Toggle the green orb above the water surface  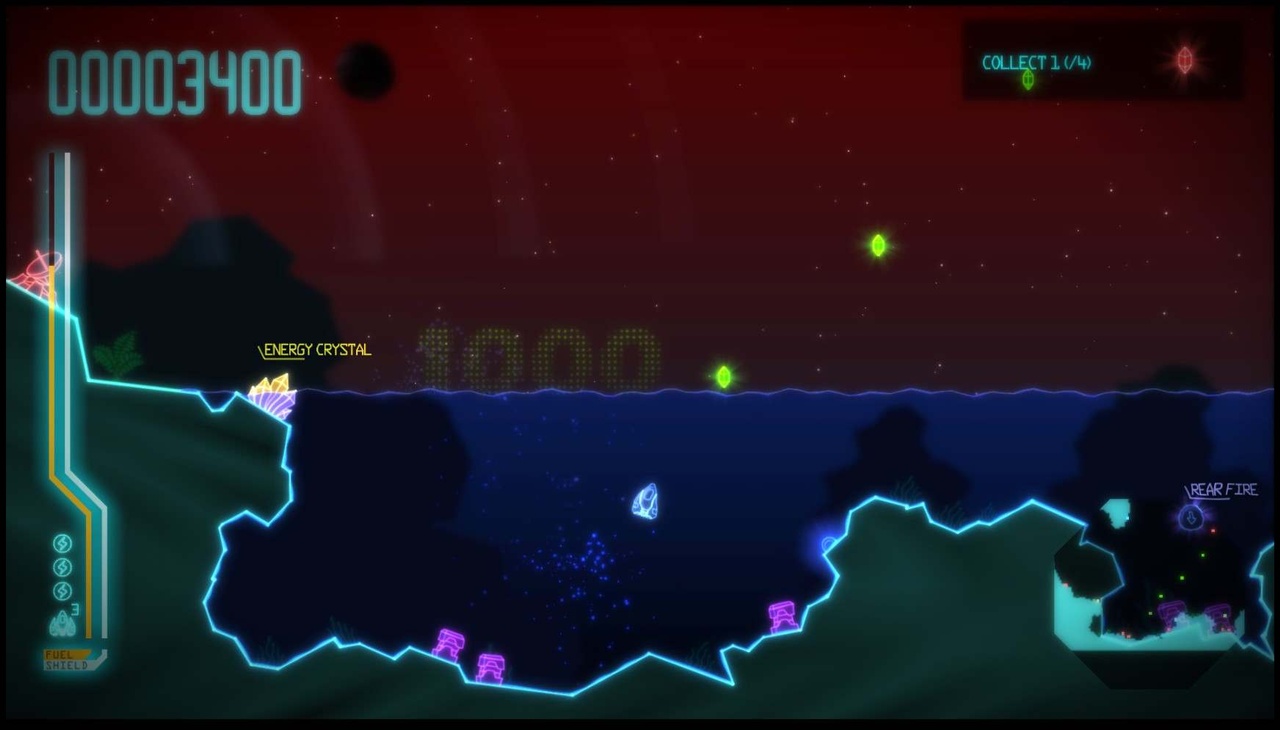[x=724, y=375]
